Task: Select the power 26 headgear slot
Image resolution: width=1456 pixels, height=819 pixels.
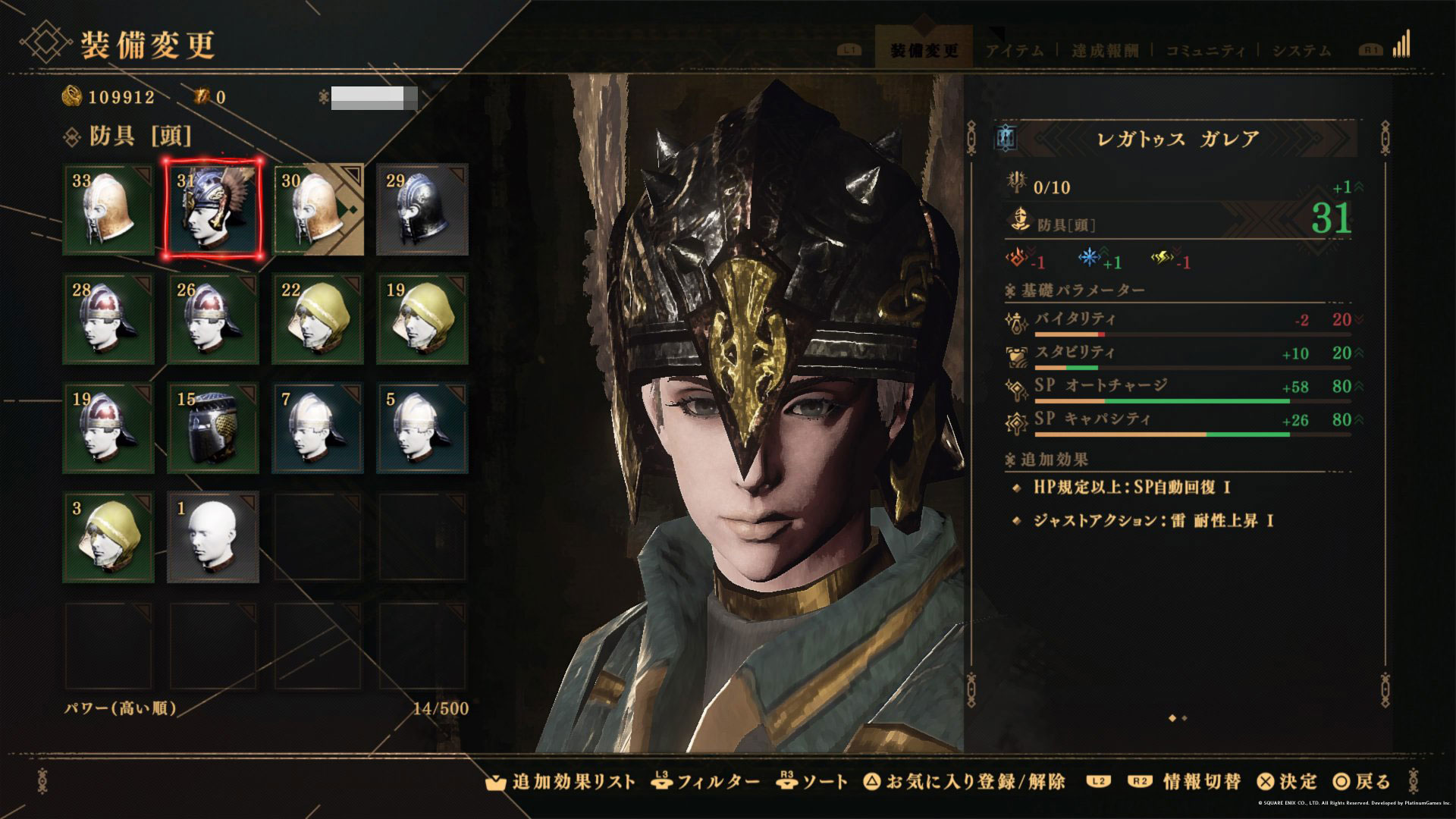Action: (x=213, y=318)
